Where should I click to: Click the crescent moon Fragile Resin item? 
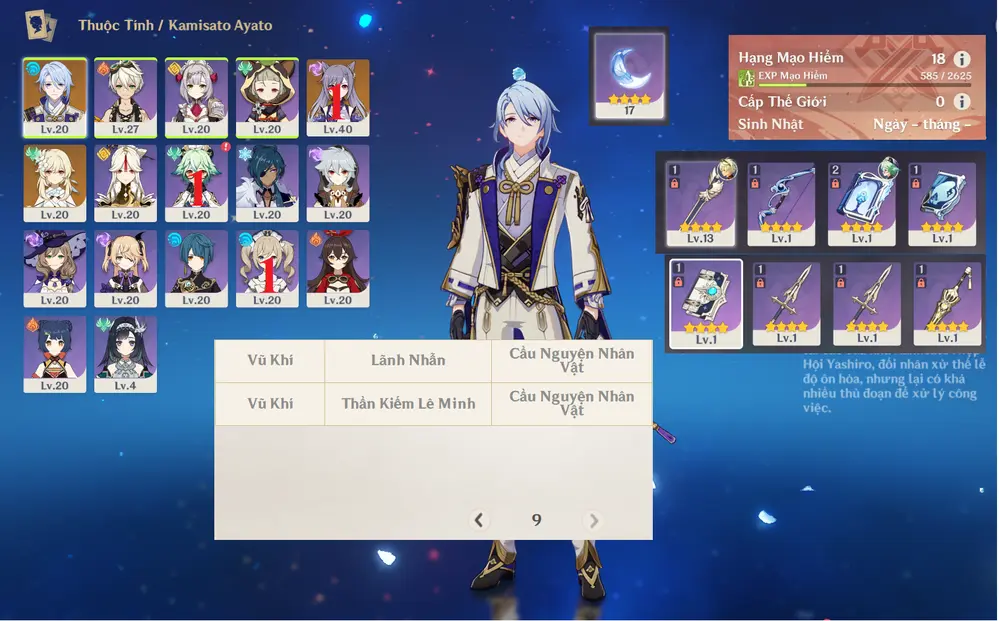click(x=629, y=75)
